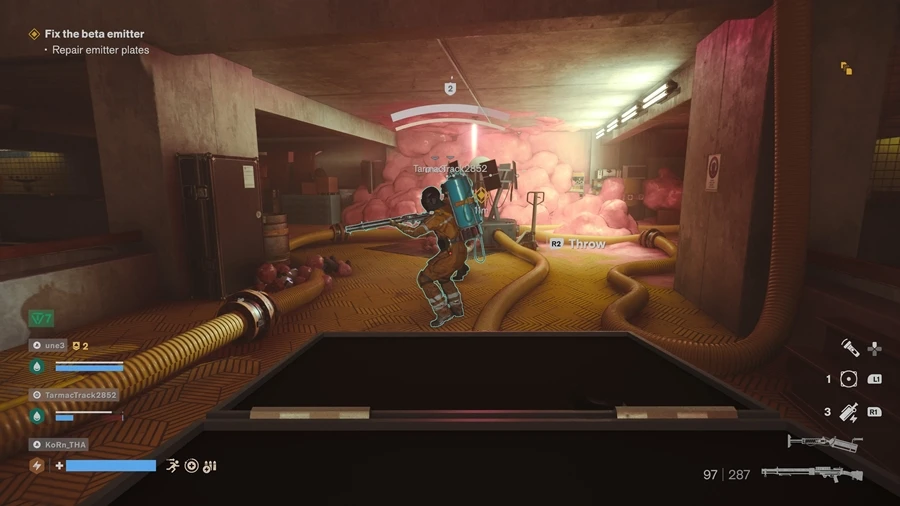Click the green badge showing 7
Image resolution: width=900 pixels, height=506 pixels.
click(41, 318)
